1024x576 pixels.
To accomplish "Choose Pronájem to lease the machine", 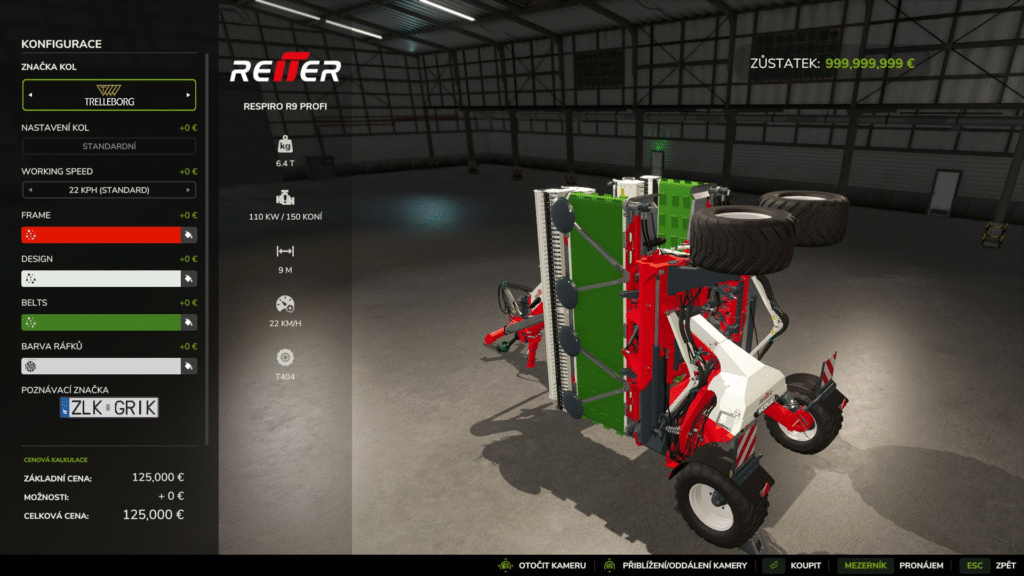I will tap(920, 566).
